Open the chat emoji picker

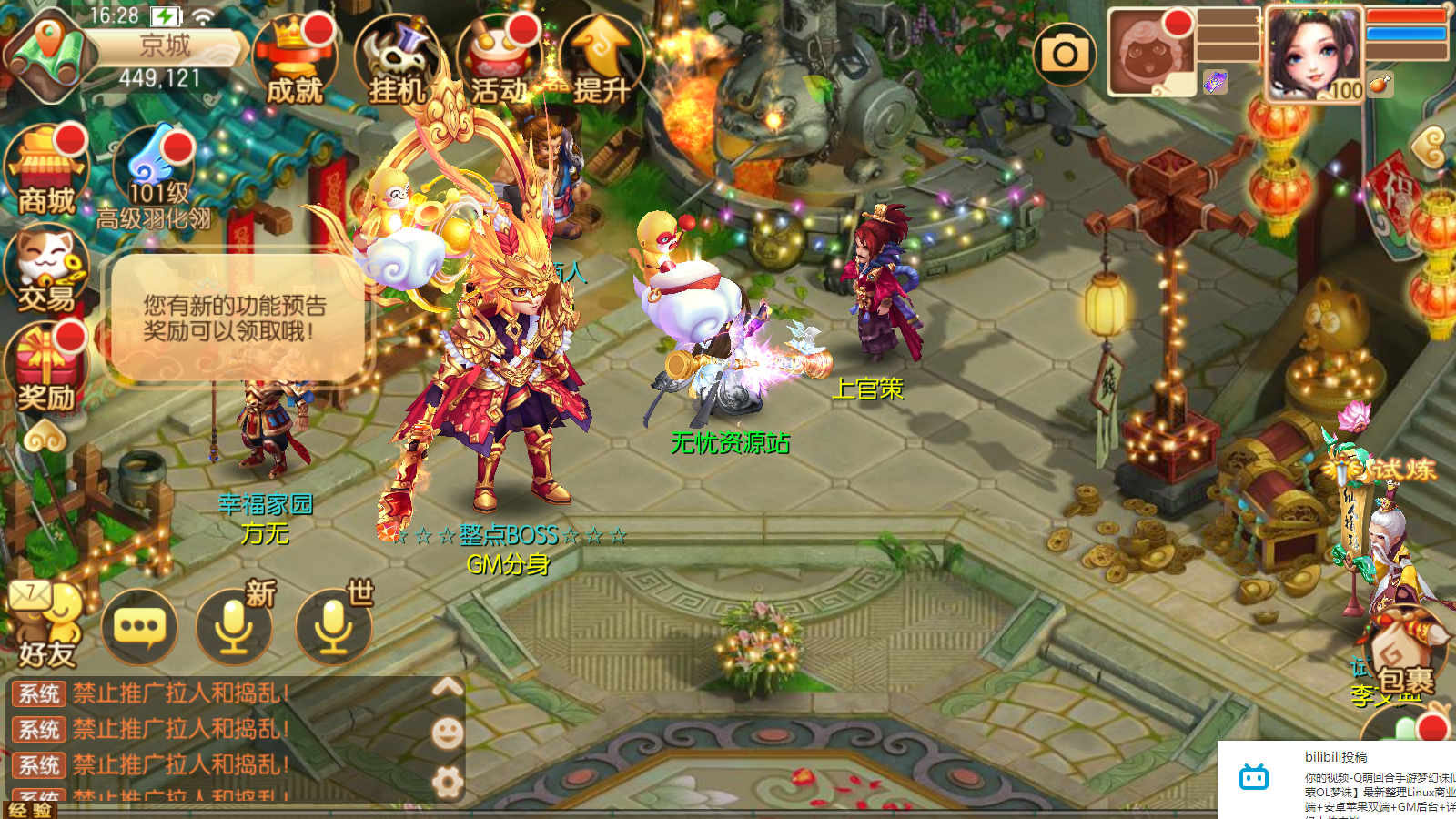click(x=447, y=733)
